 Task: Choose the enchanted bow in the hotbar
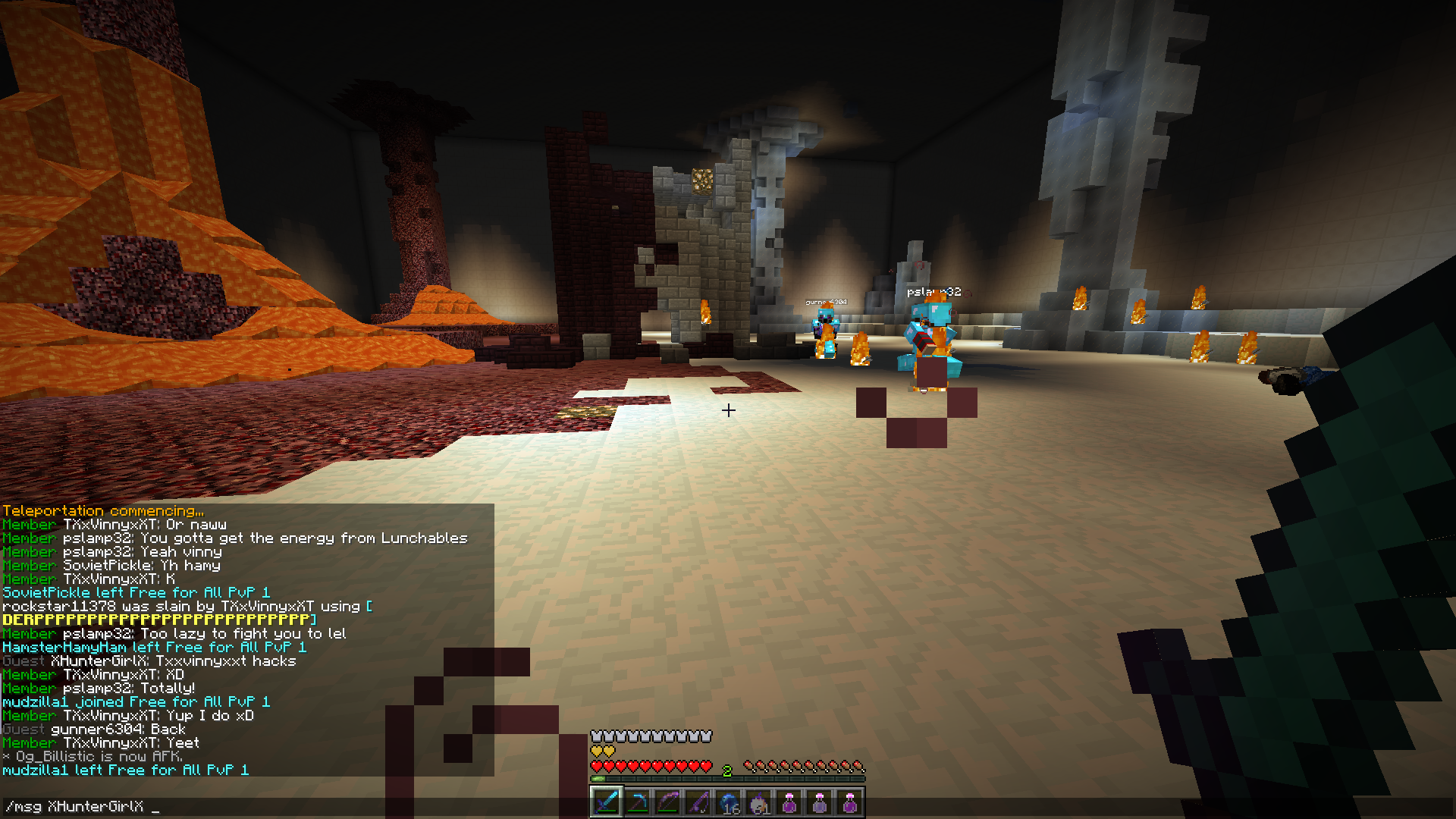(667, 802)
